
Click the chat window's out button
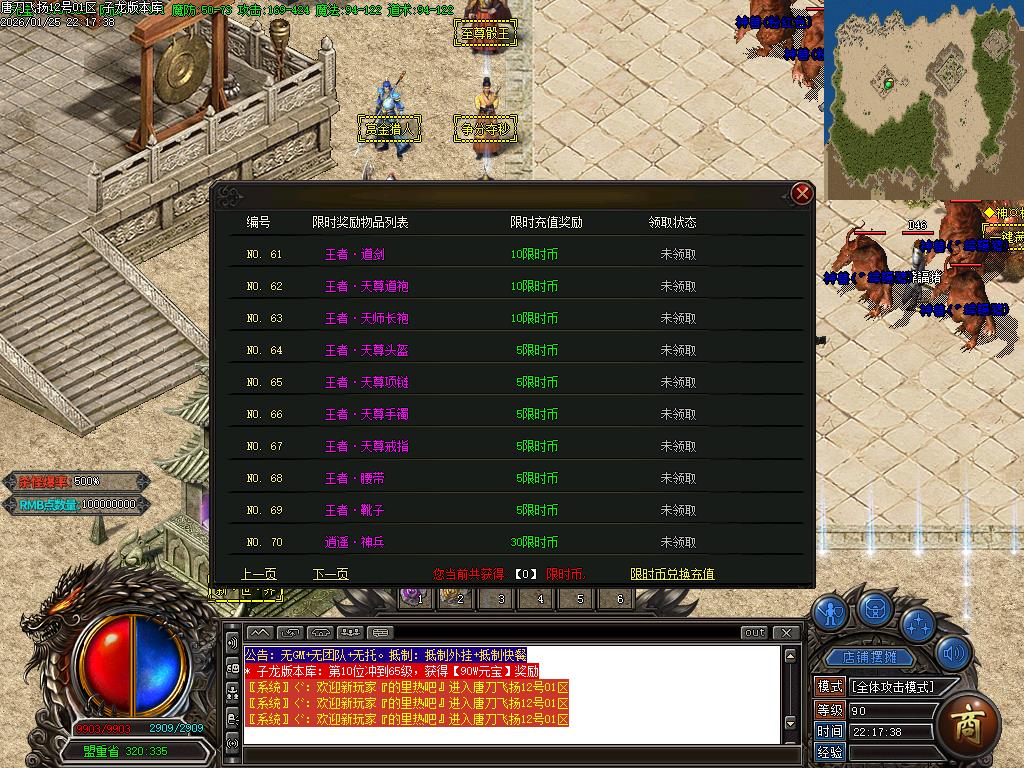pyautogui.click(x=754, y=633)
